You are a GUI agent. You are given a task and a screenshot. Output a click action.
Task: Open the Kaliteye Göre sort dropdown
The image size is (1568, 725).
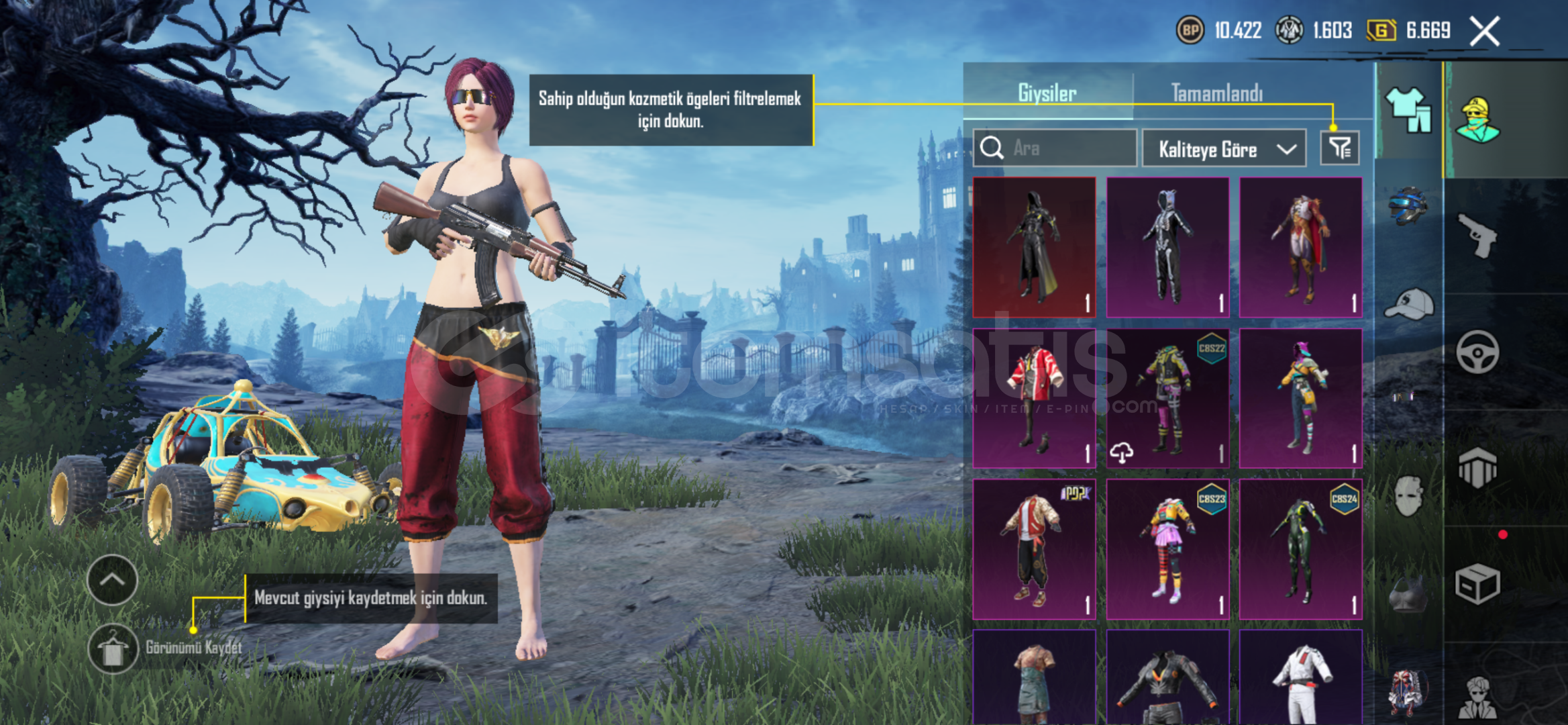click(x=1224, y=148)
